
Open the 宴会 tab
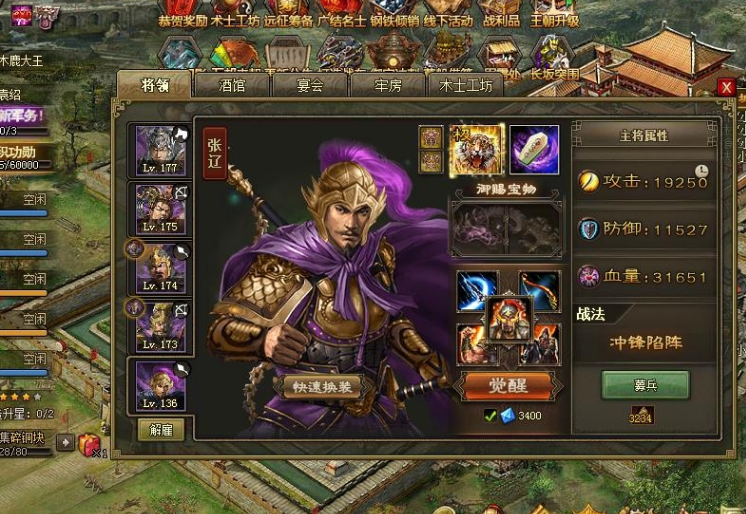pyautogui.click(x=310, y=86)
